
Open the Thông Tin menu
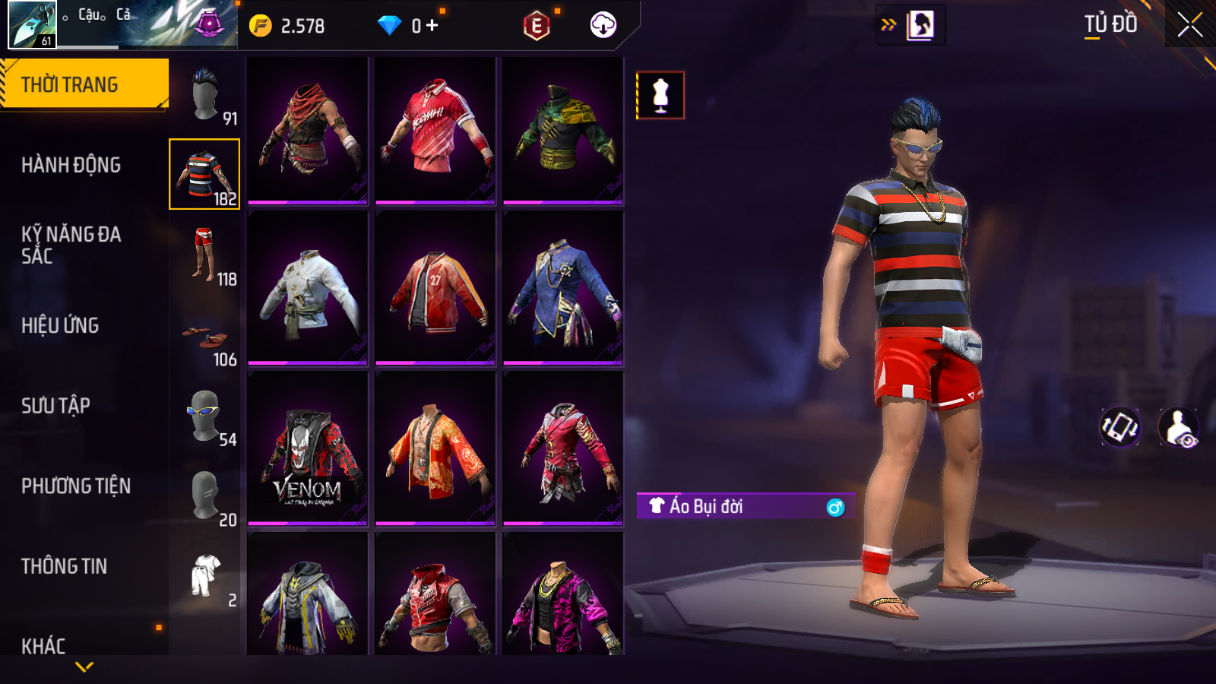(x=64, y=566)
